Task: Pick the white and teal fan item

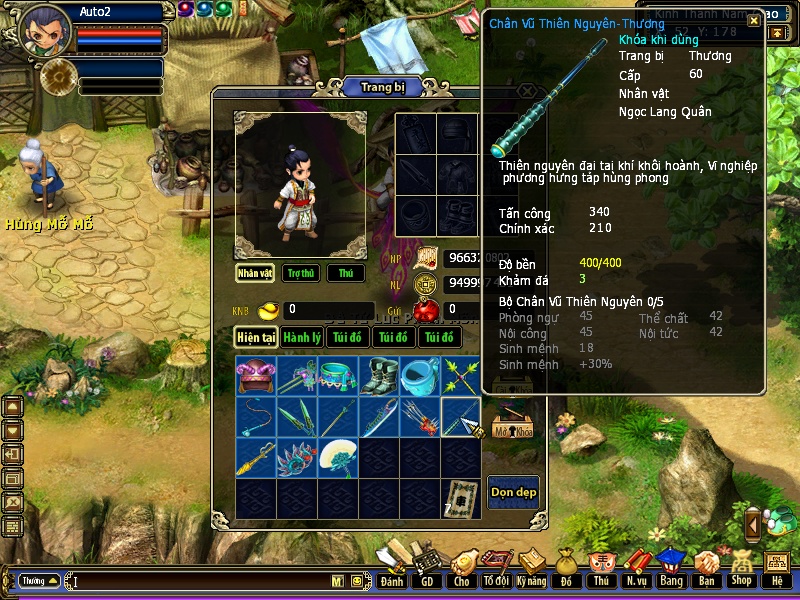Action: [338, 457]
